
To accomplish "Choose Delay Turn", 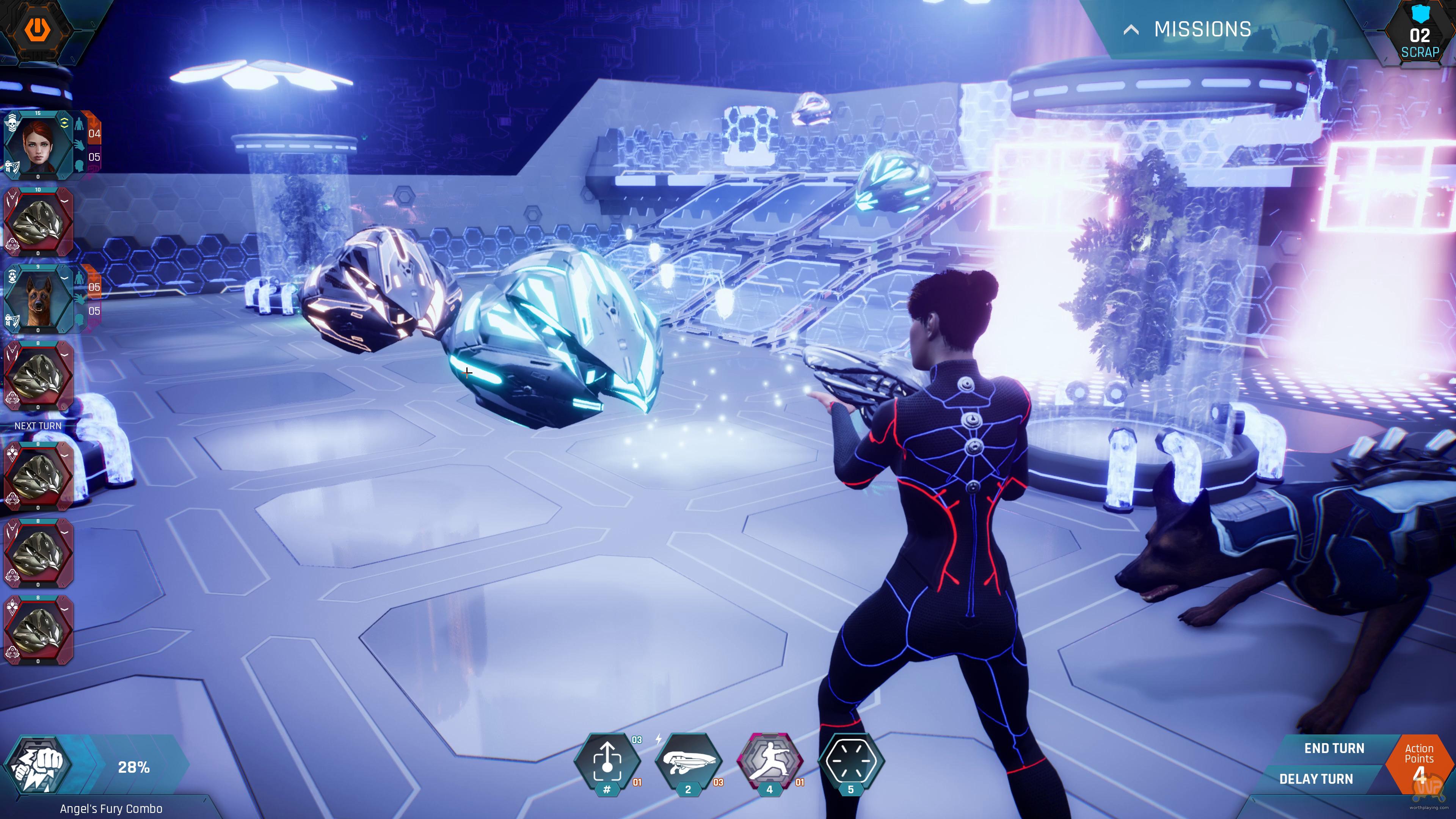I will pyautogui.click(x=1316, y=779).
